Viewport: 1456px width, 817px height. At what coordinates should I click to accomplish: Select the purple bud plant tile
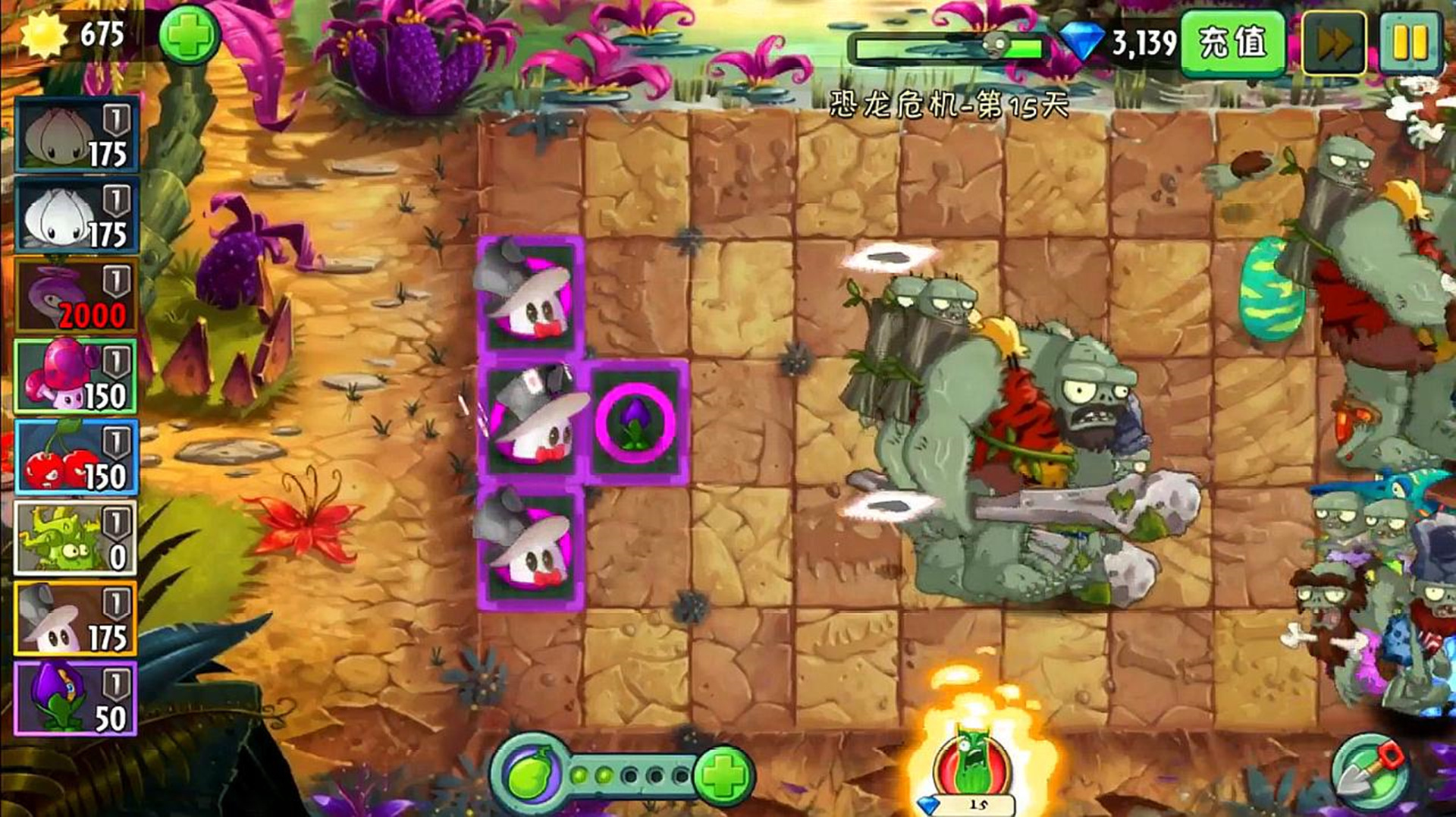point(635,422)
